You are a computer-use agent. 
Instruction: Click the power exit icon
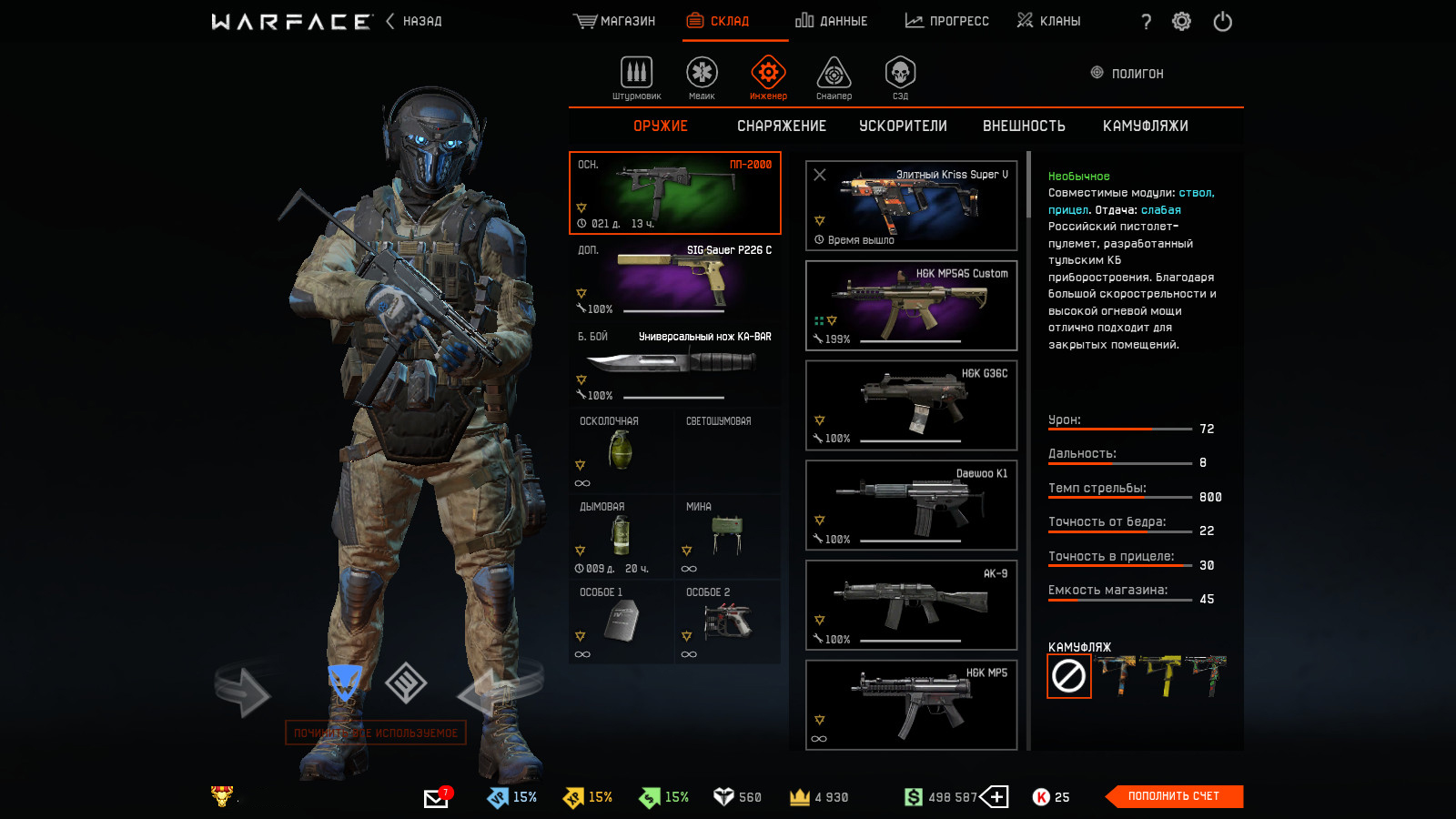click(x=1222, y=21)
